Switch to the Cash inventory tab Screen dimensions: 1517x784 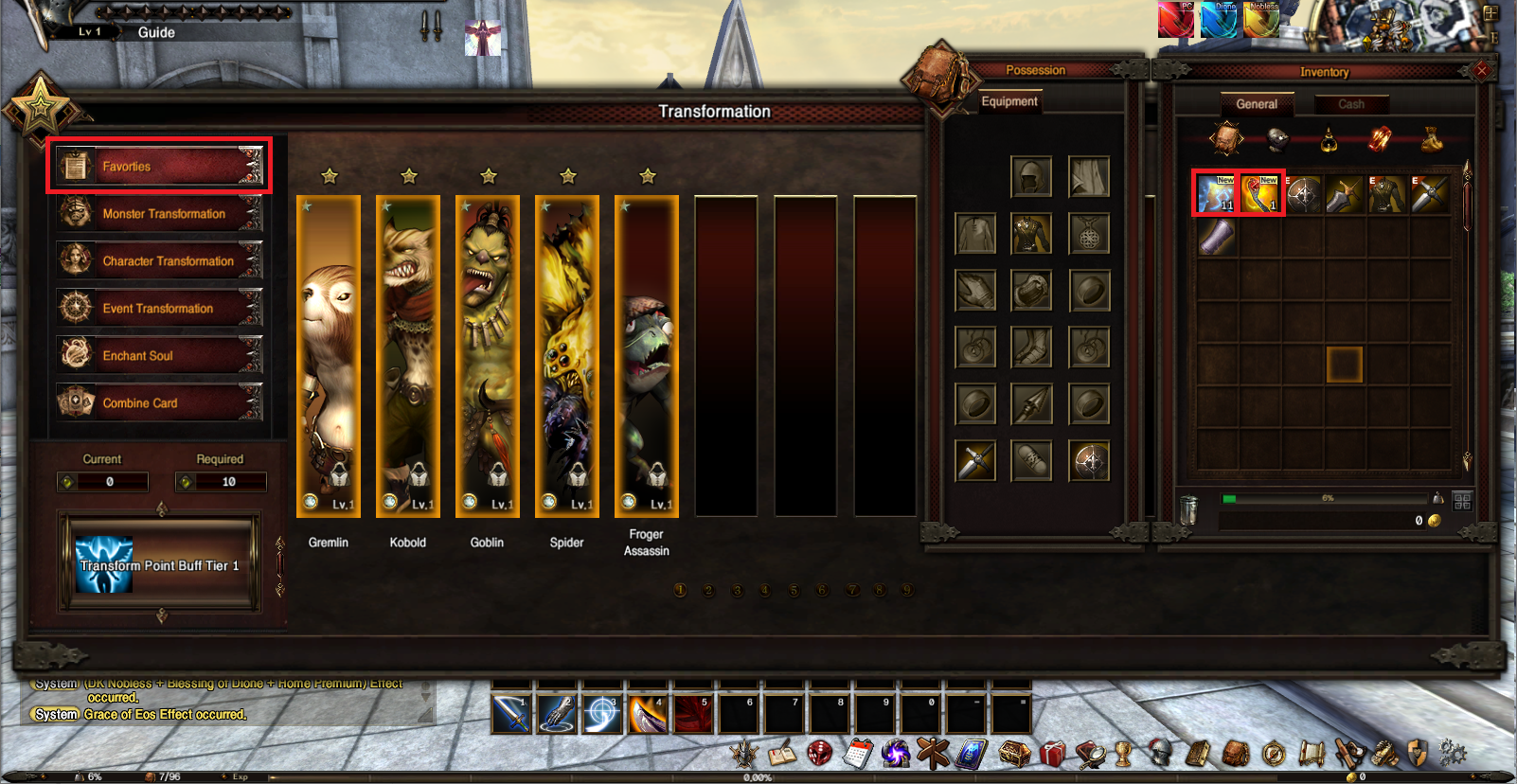(x=1351, y=104)
